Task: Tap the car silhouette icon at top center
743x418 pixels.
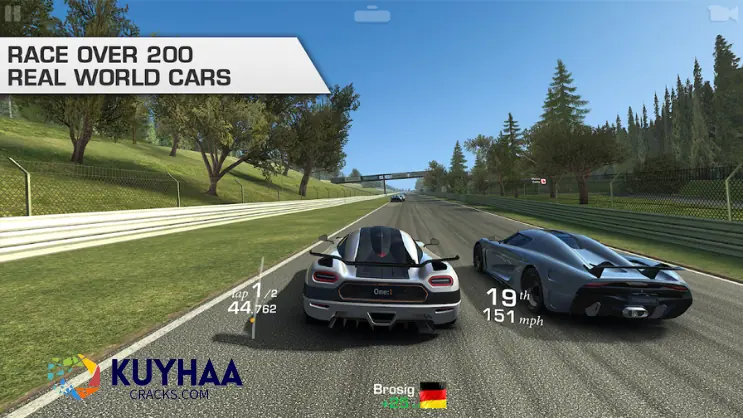Action: (x=371, y=14)
